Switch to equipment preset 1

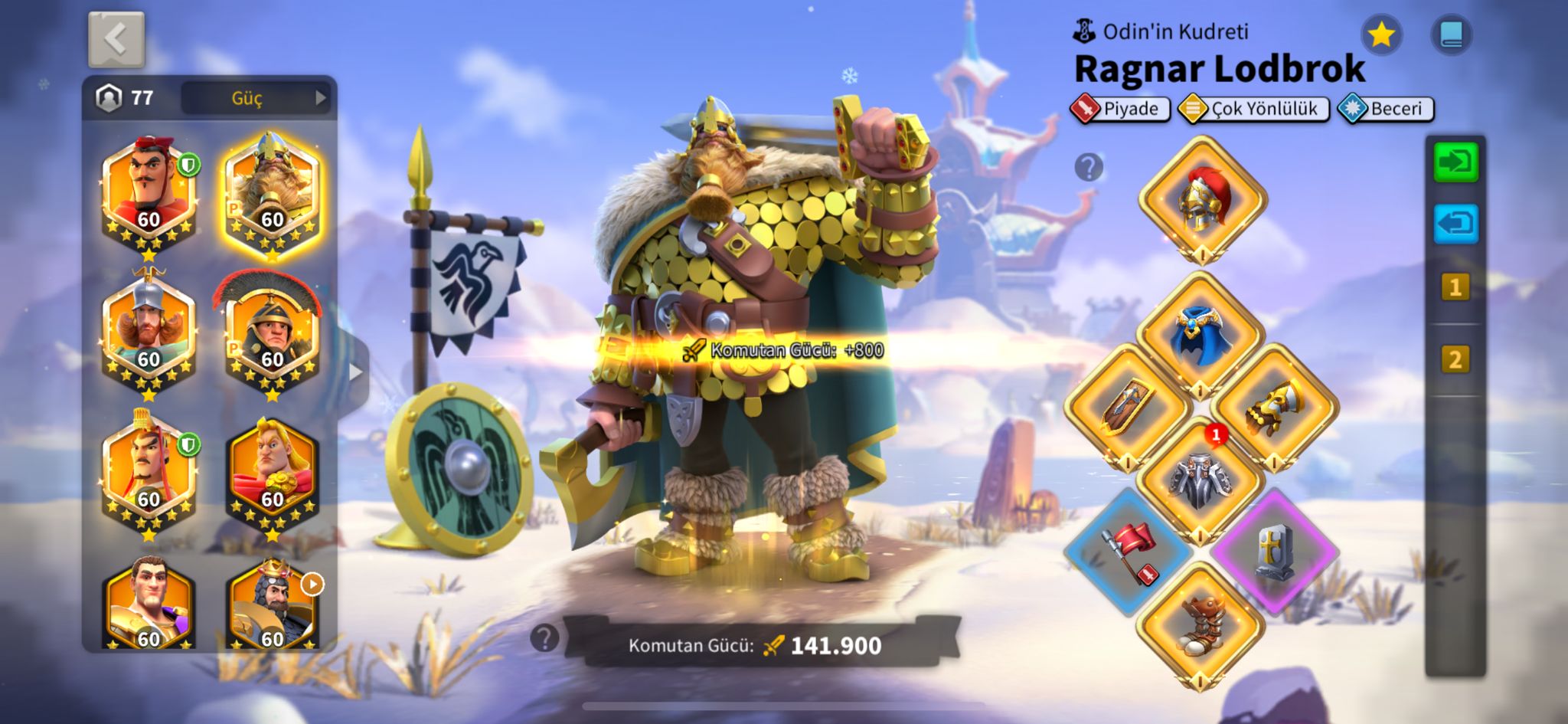(x=1455, y=288)
